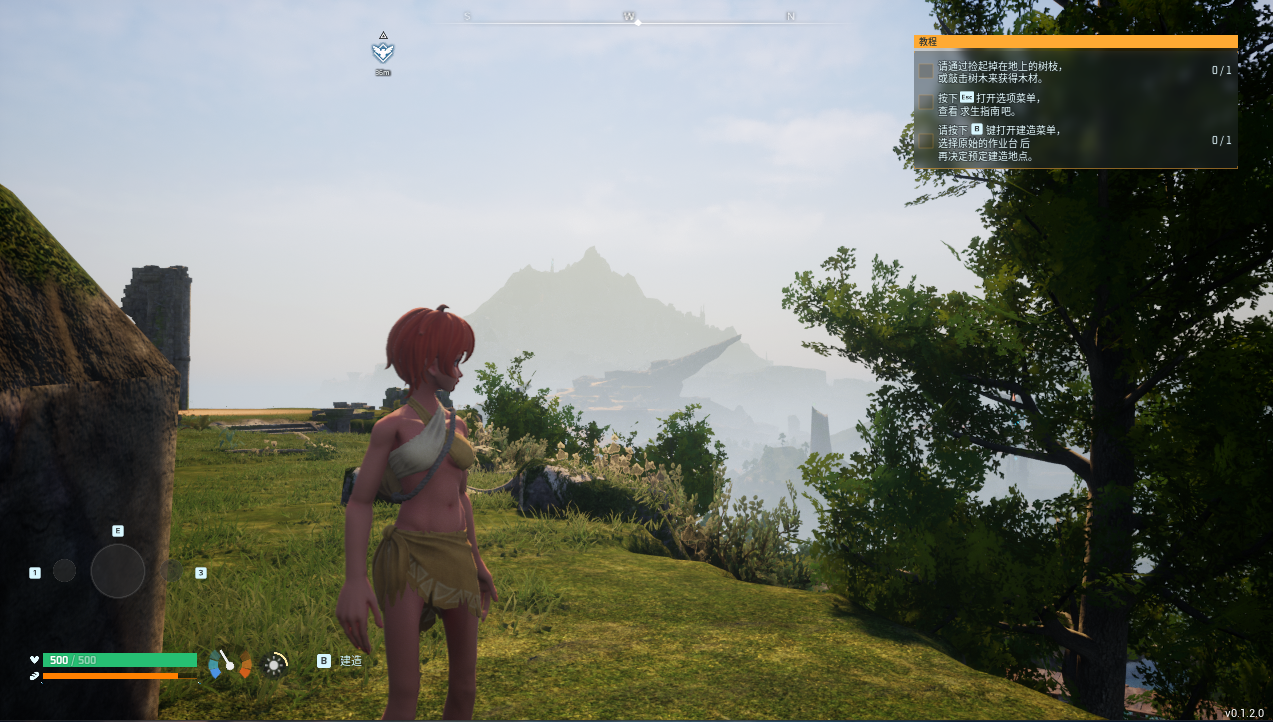Select the 教程 tutorial panel header
The image size is (1273, 722).
[x=1075, y=42]
